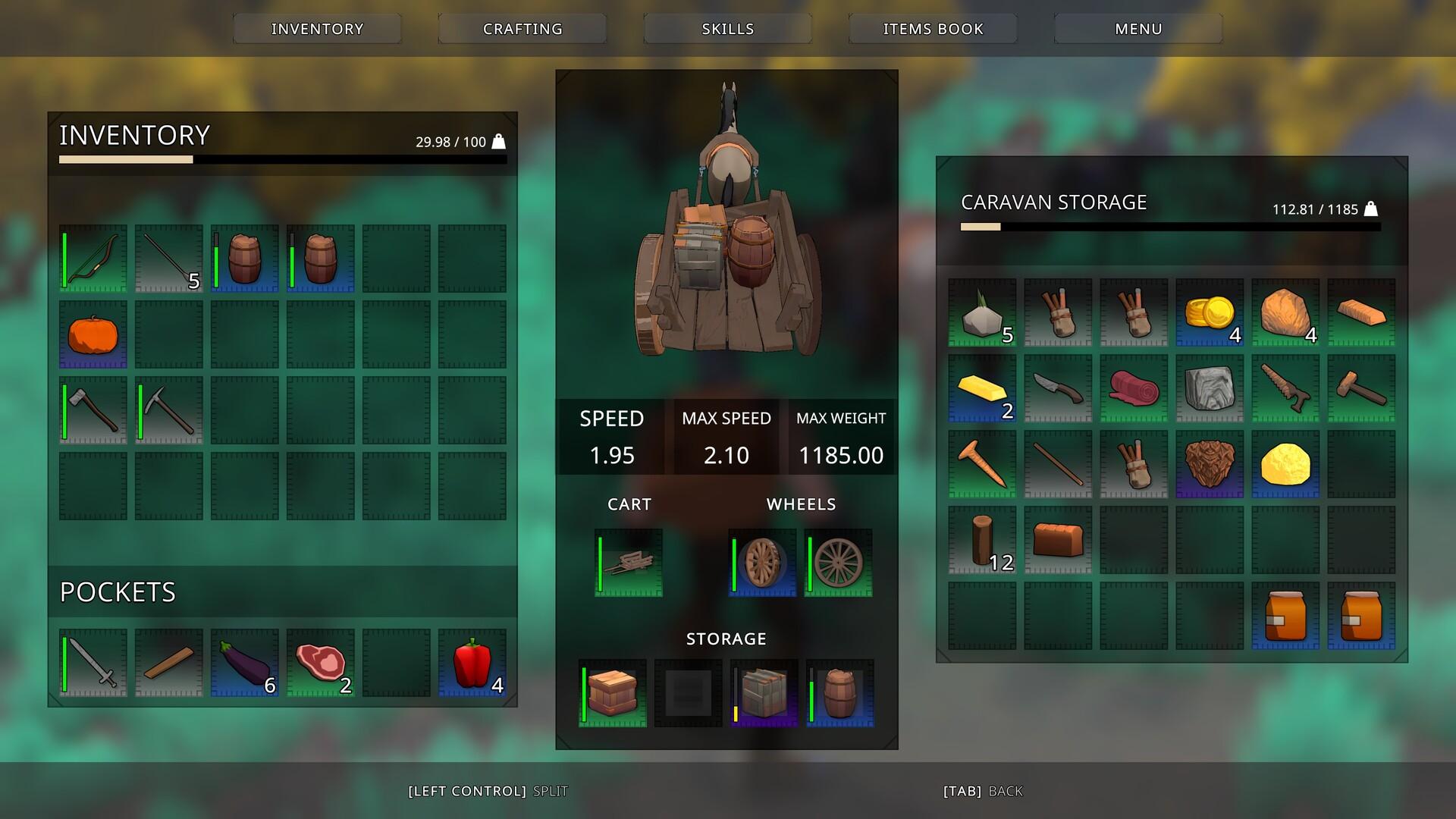
Task: Open the Skills screen
Action: pos(726,28)
